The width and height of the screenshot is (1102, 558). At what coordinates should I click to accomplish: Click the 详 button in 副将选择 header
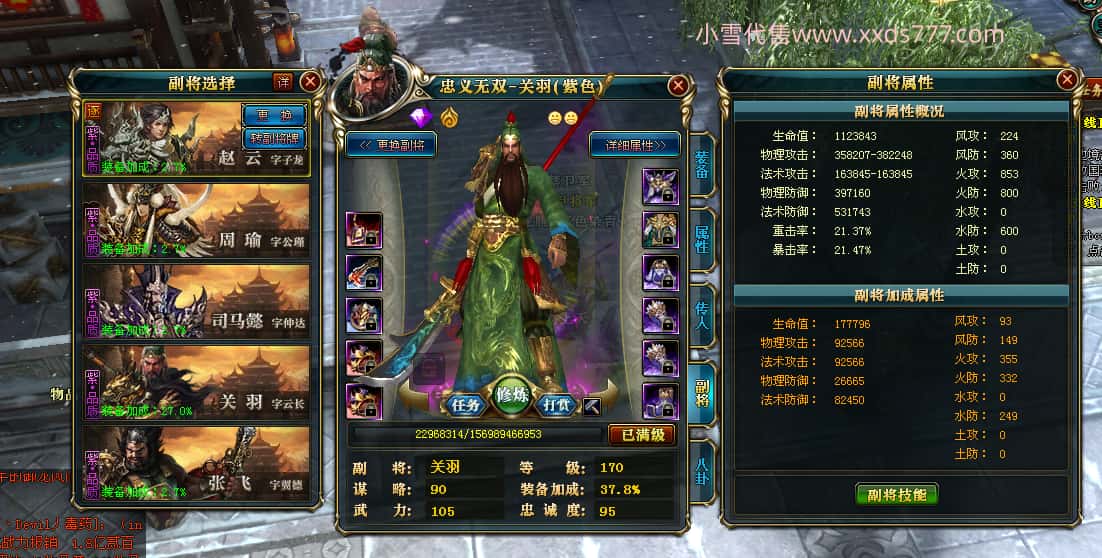pos(283,81)
